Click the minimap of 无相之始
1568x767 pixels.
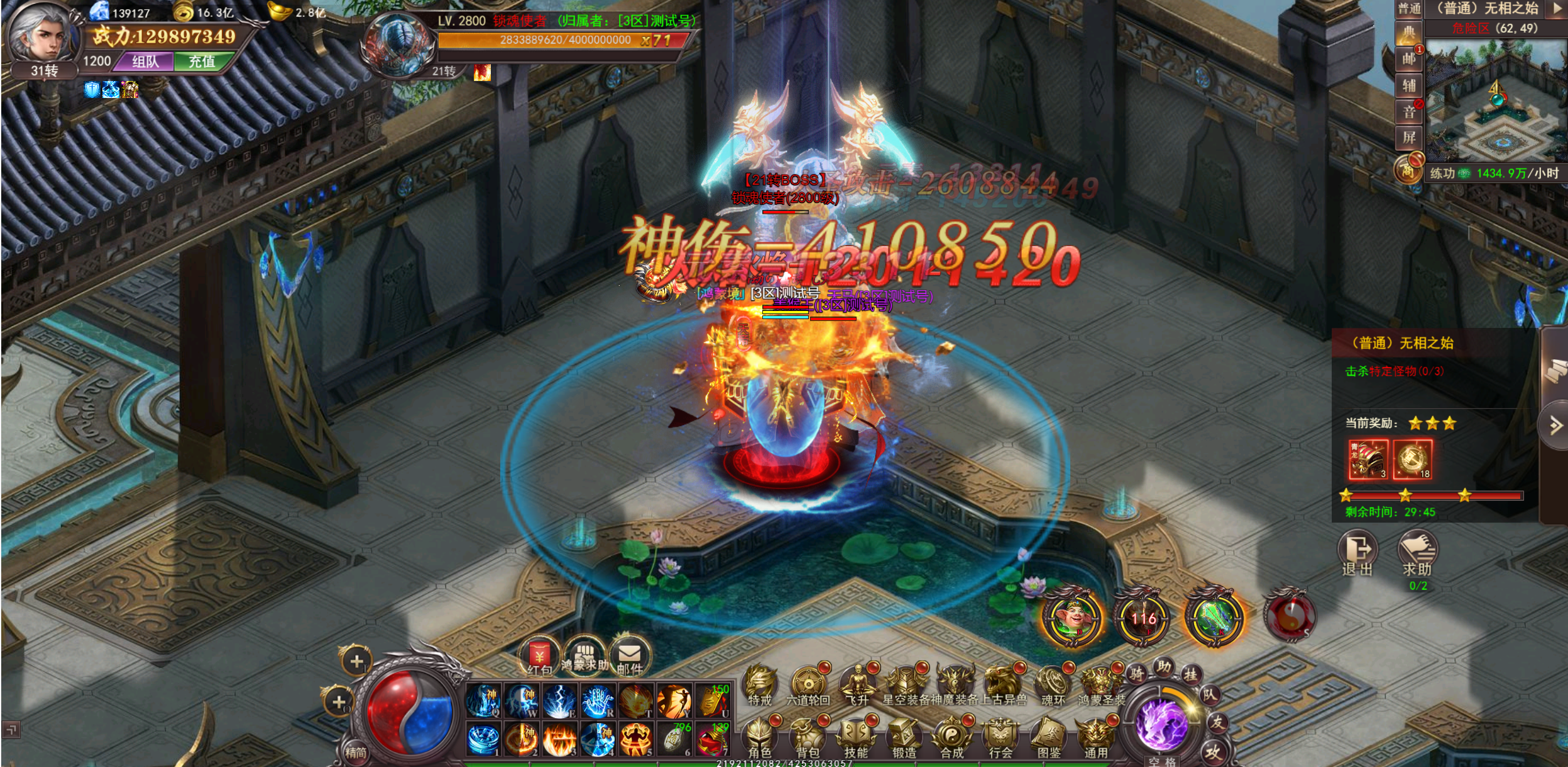(x=1494, y=101)
